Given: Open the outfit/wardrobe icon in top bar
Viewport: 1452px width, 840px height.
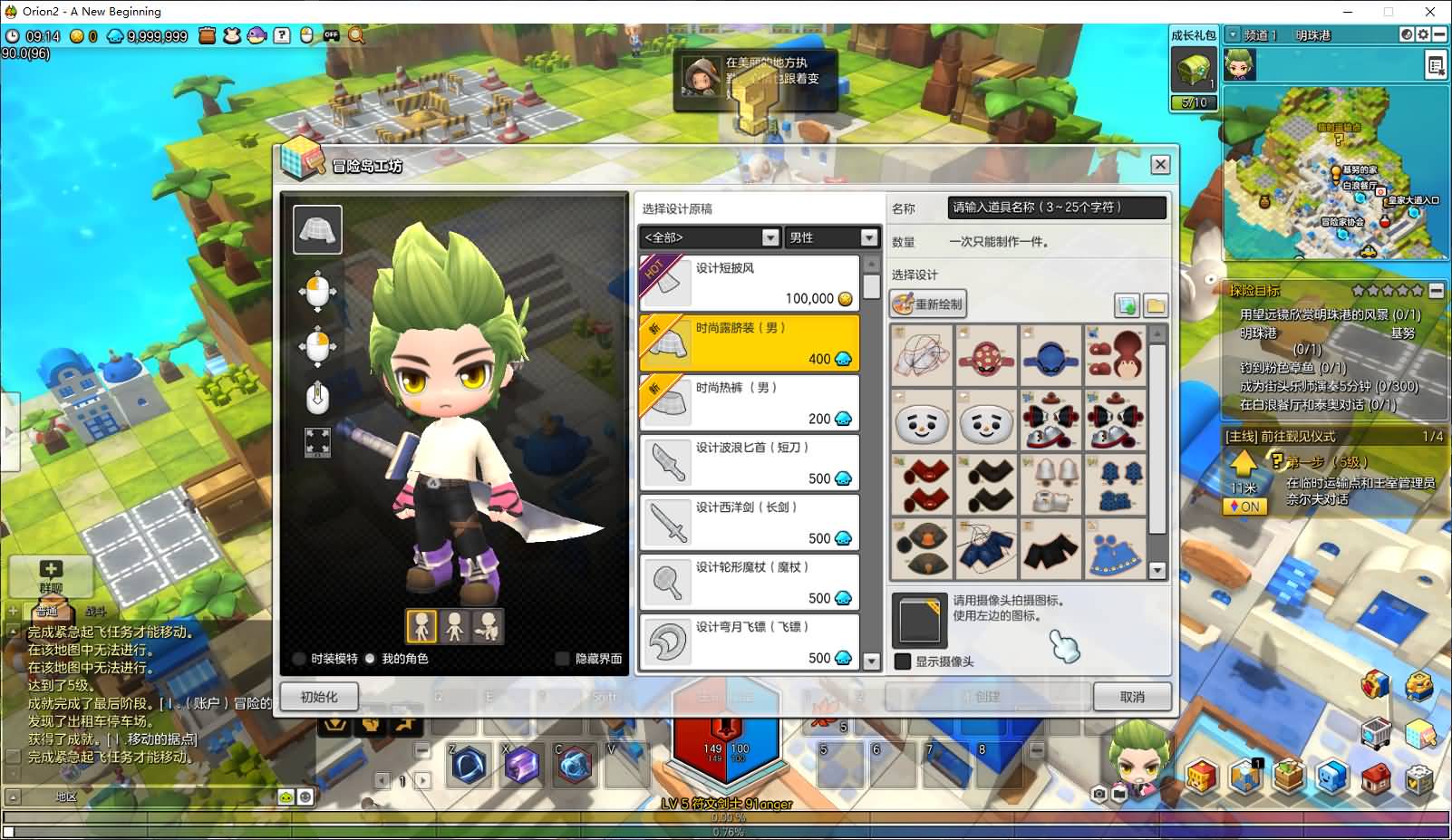Looking at the screenshot, I should point(230,34).
